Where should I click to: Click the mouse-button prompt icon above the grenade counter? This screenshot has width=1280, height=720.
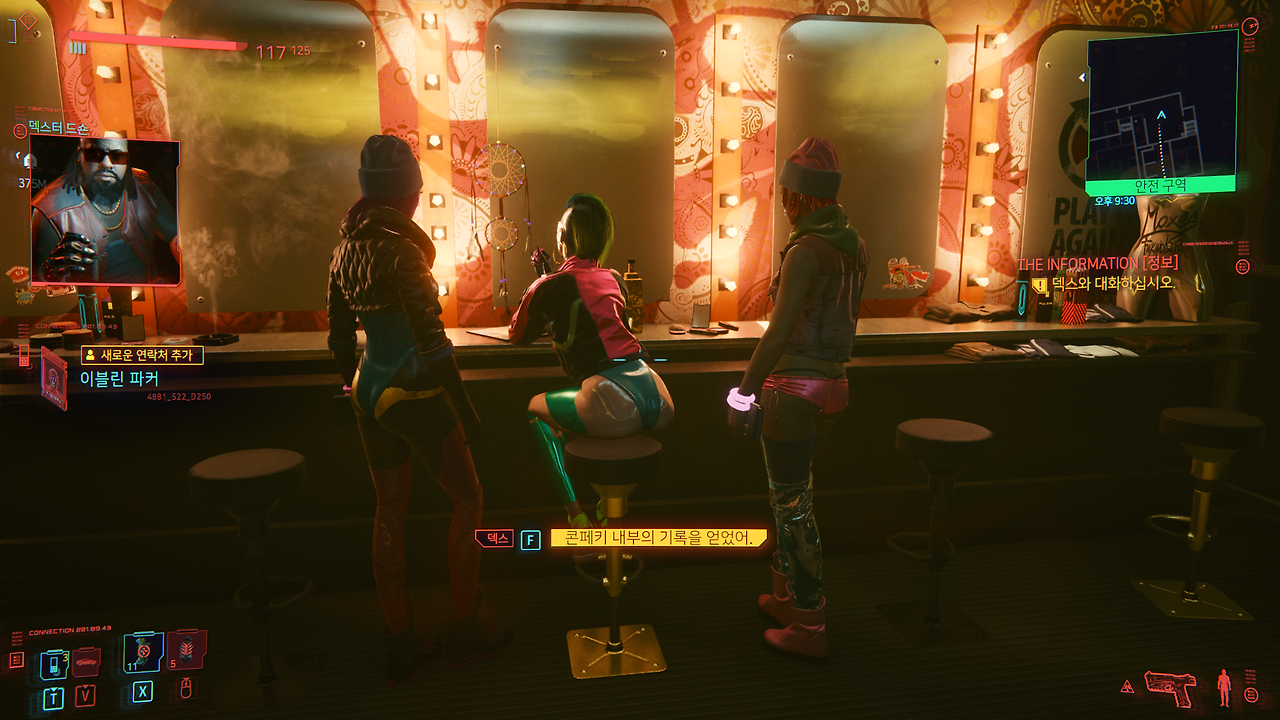(184, 690)
